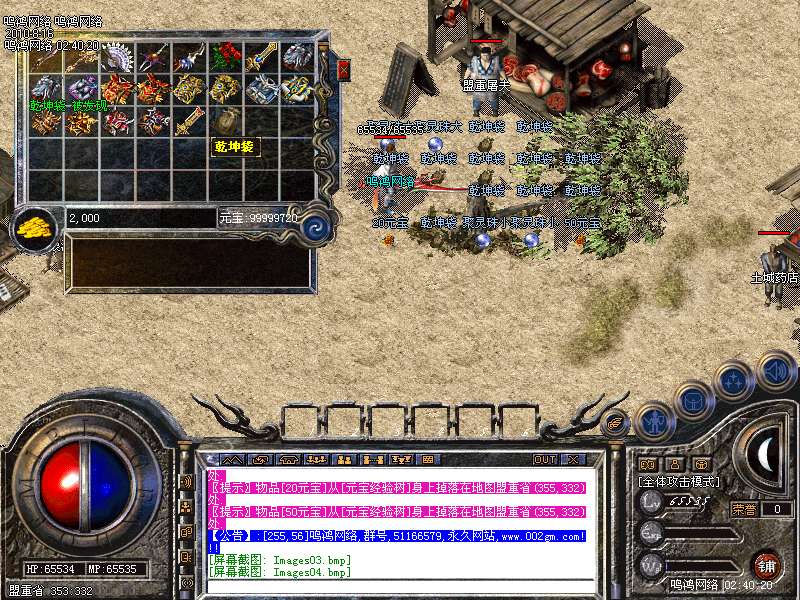This screenshot has height=600, width=800.
Task: Select the purple armor item slot
Action: coord(82,89)
